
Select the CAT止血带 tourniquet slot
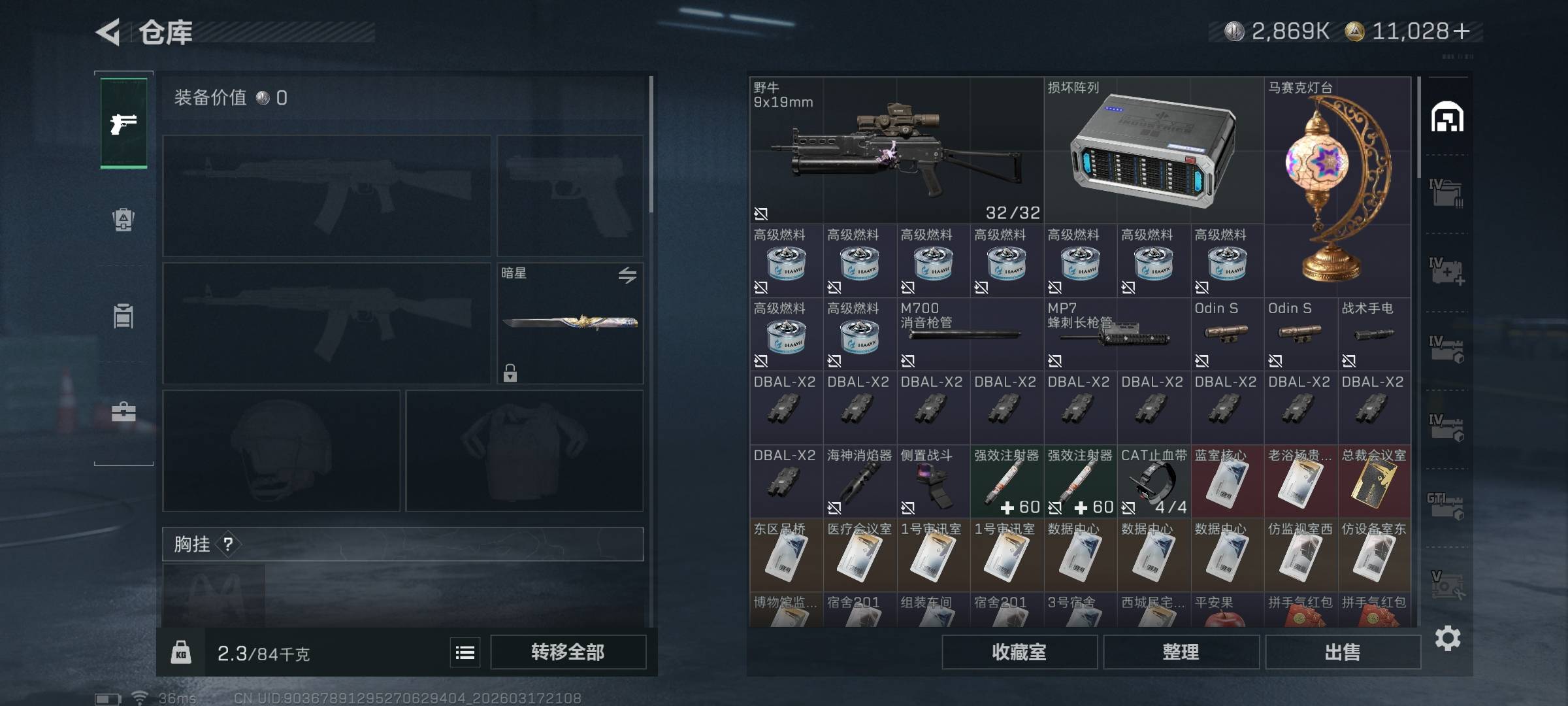[x=1154, y=482]
